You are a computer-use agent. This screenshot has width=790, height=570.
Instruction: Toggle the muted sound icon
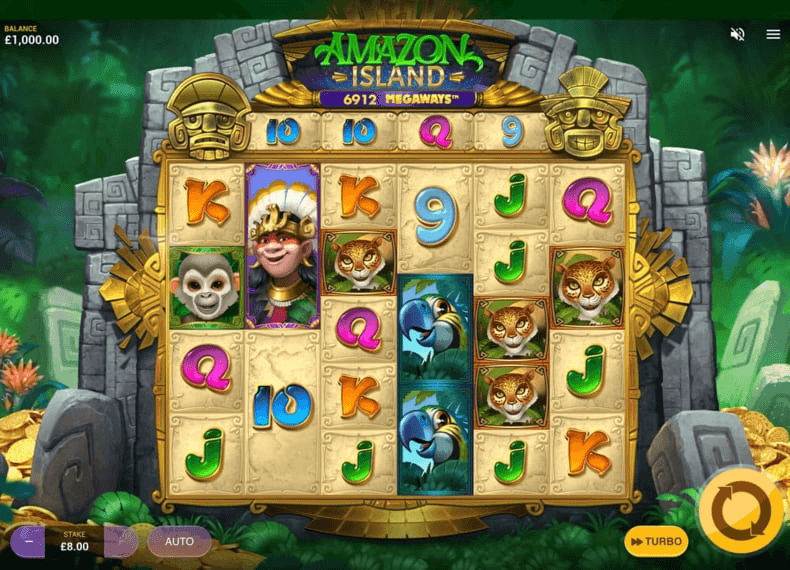(x=737, y=34)
